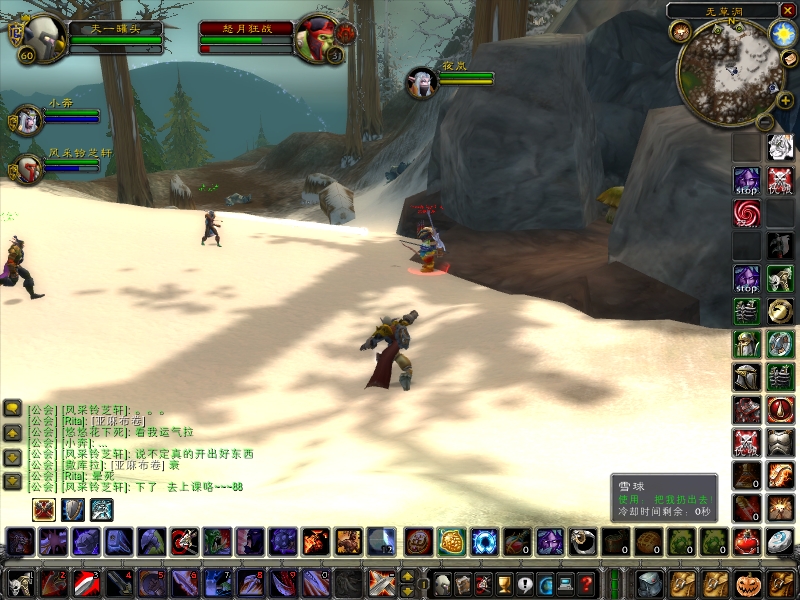Select party member 风采铃芝轩's portrait
The width and height of the screenshot is (800, 600).
pos(27,169)
